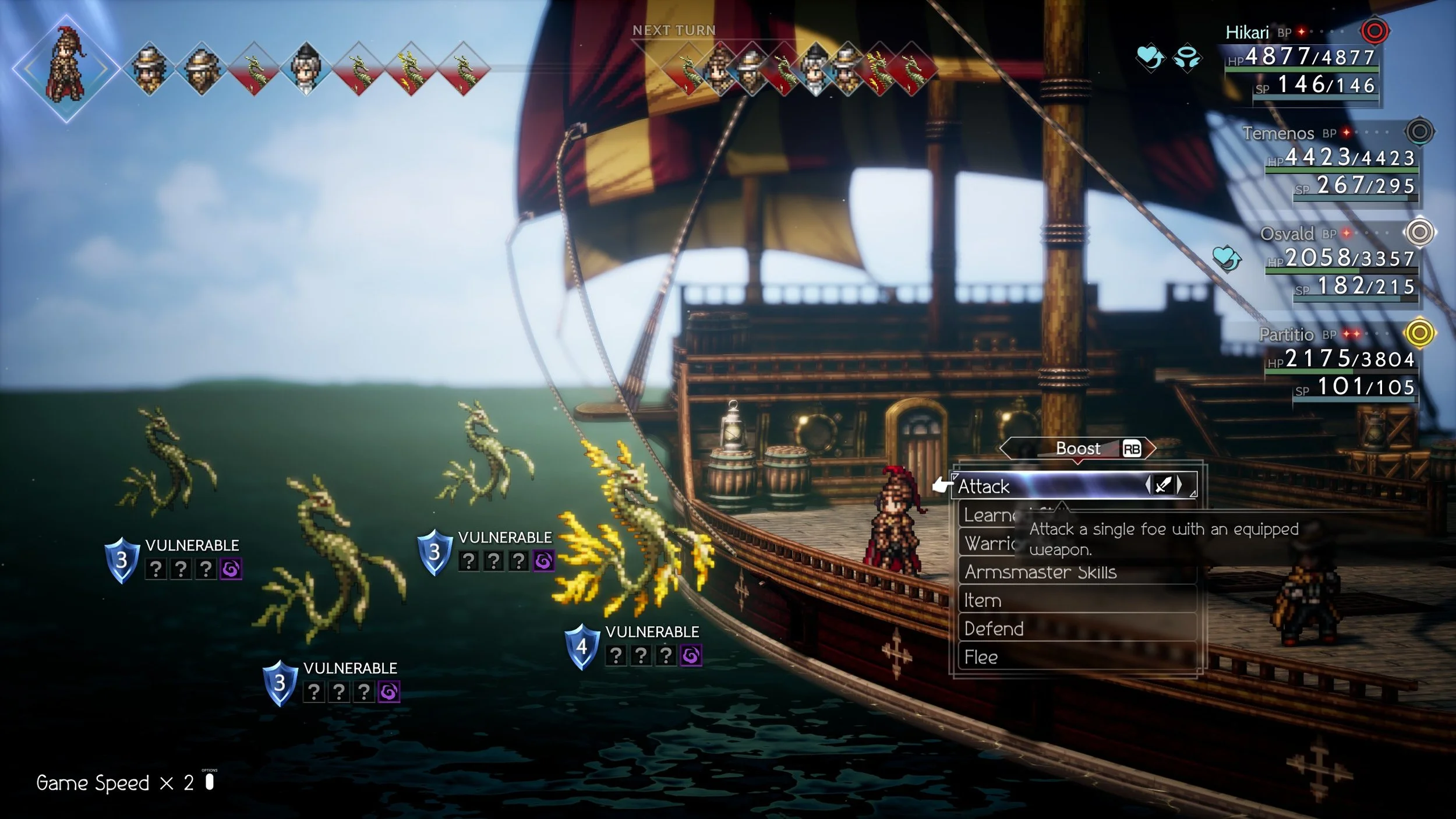Choose the Defend command

click(x=994, y=629)
